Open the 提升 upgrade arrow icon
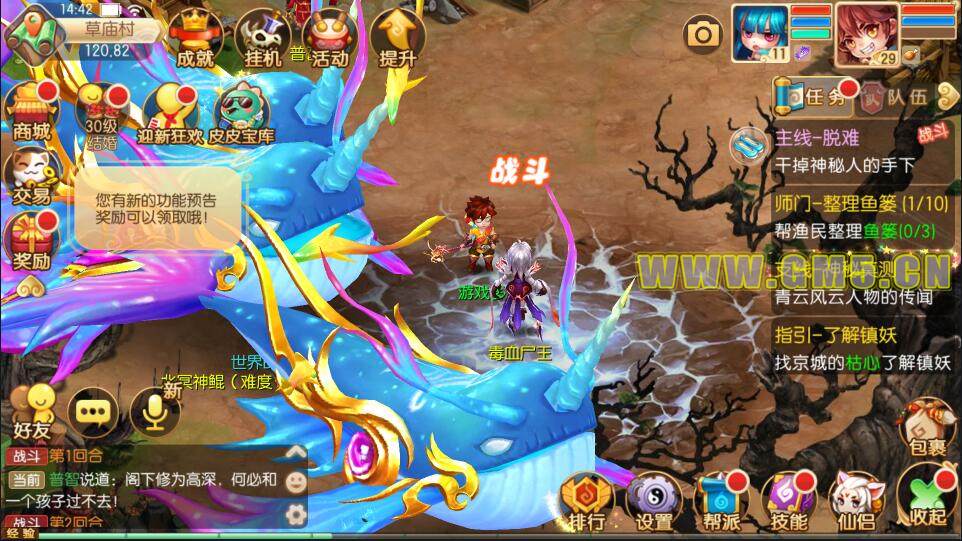The height and width of the screenshot is (541, 962). coord(398,40)
